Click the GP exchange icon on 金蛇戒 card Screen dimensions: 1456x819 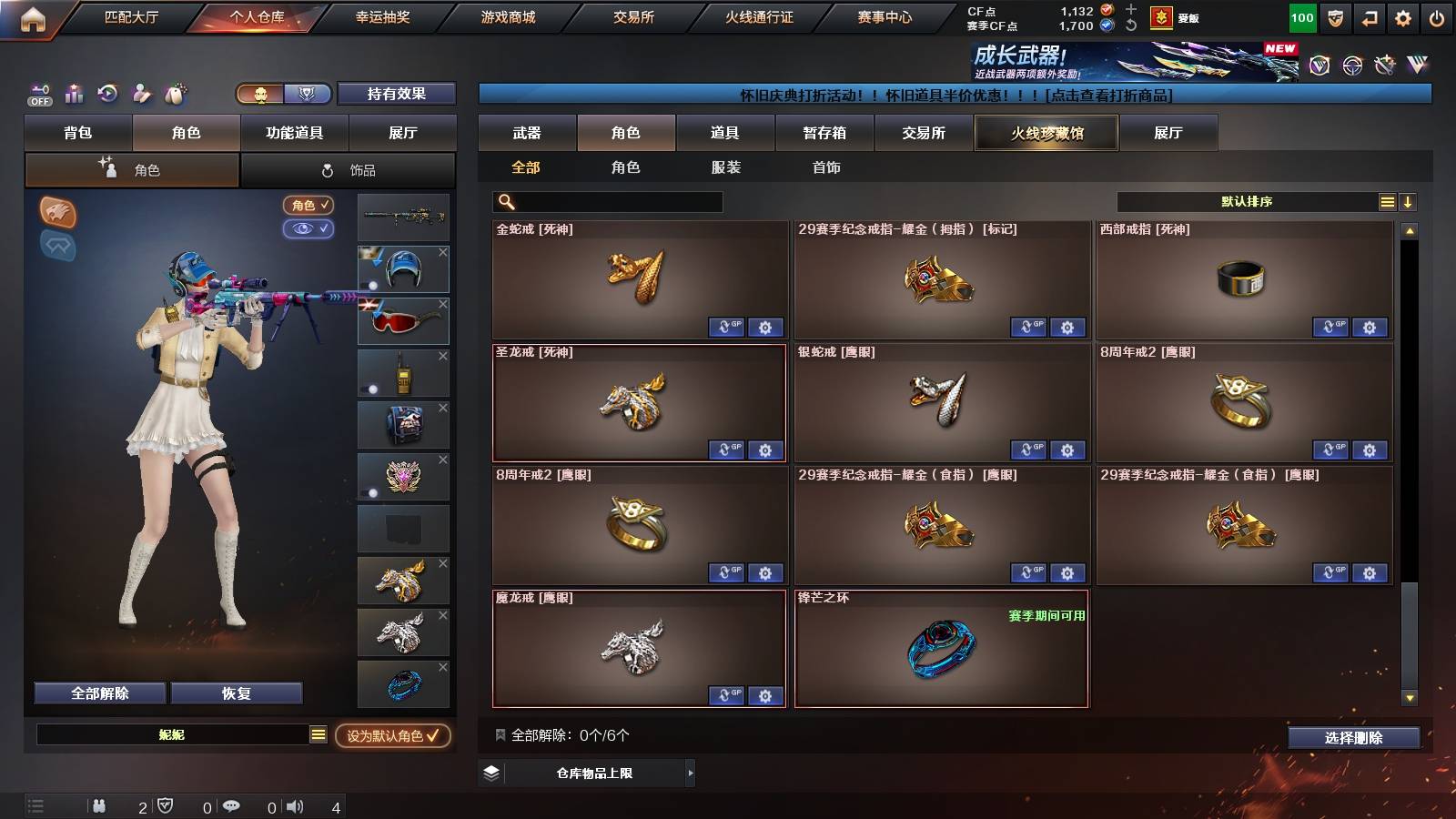(728, 327)
